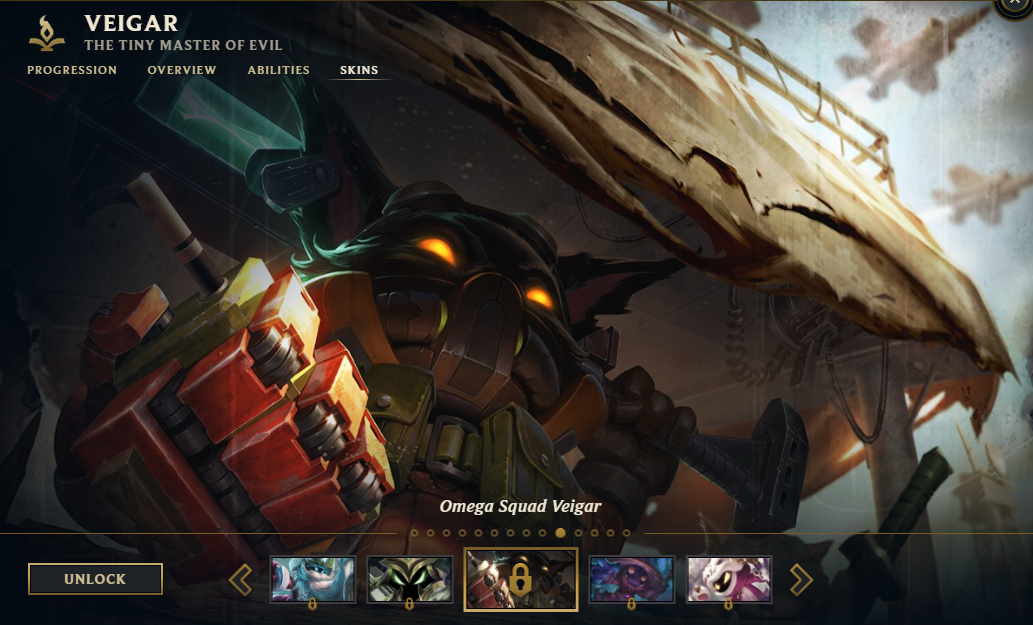This screenshot has width=1033, height=625.
Task: Pick the purple-blue dark skin thumbnail
Action: pos(631,580)
